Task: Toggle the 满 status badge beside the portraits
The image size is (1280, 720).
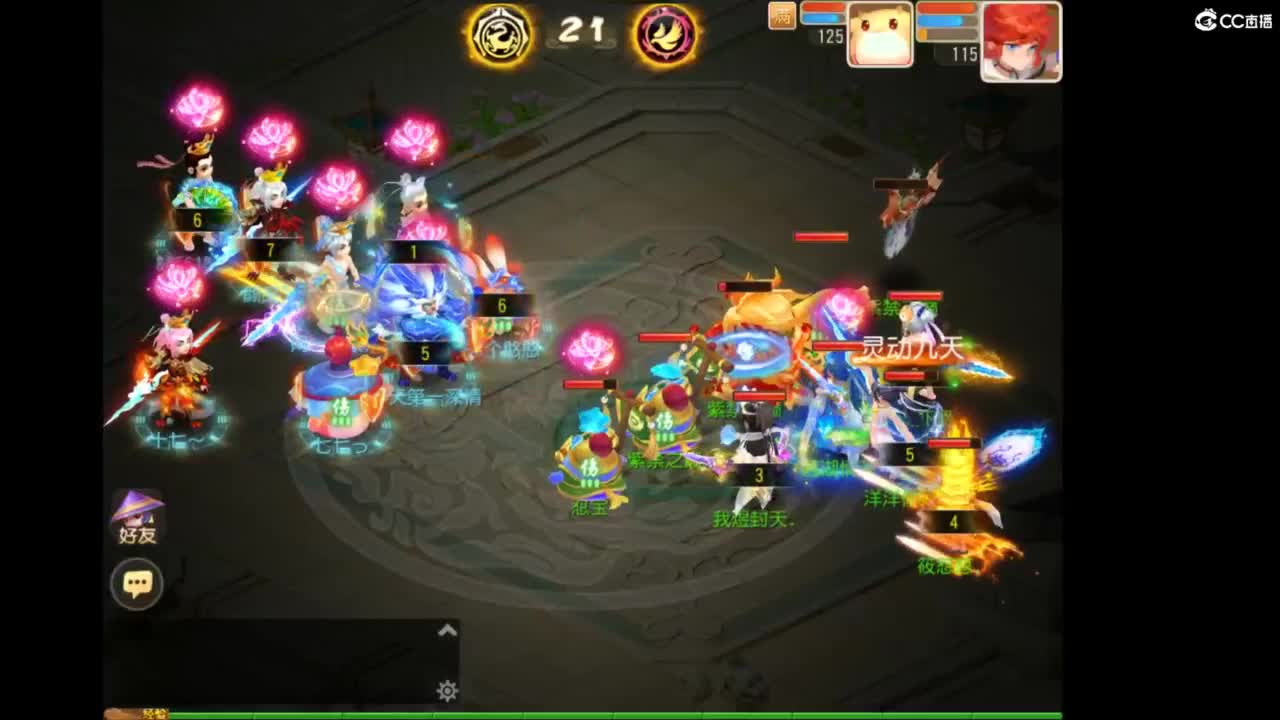Action: 783,16
